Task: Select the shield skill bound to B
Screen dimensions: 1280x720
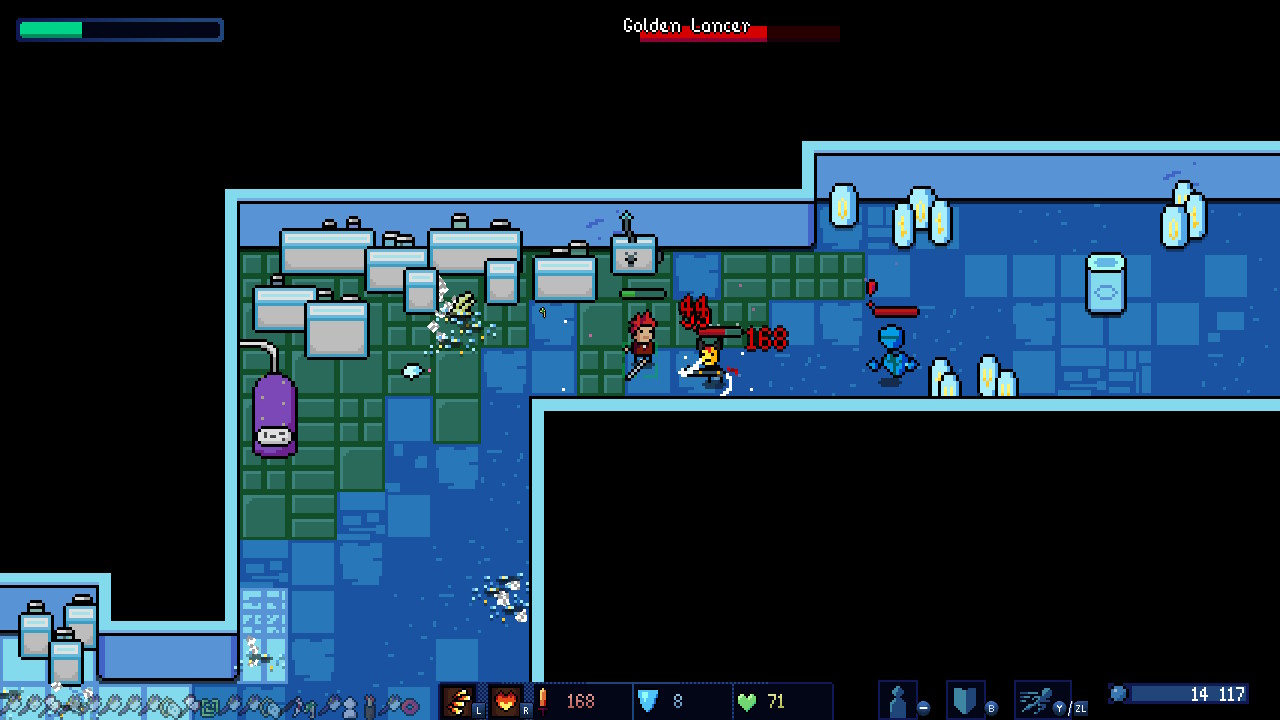Action: [964, 698]
